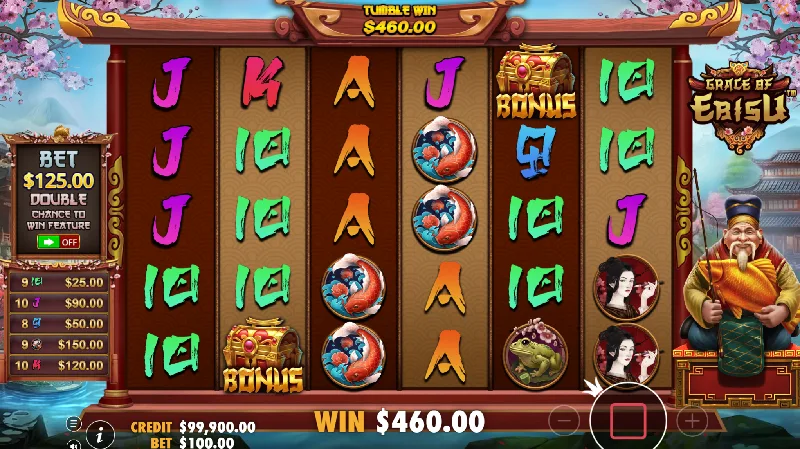Stop the spin with the red square button

click(628, 421)
